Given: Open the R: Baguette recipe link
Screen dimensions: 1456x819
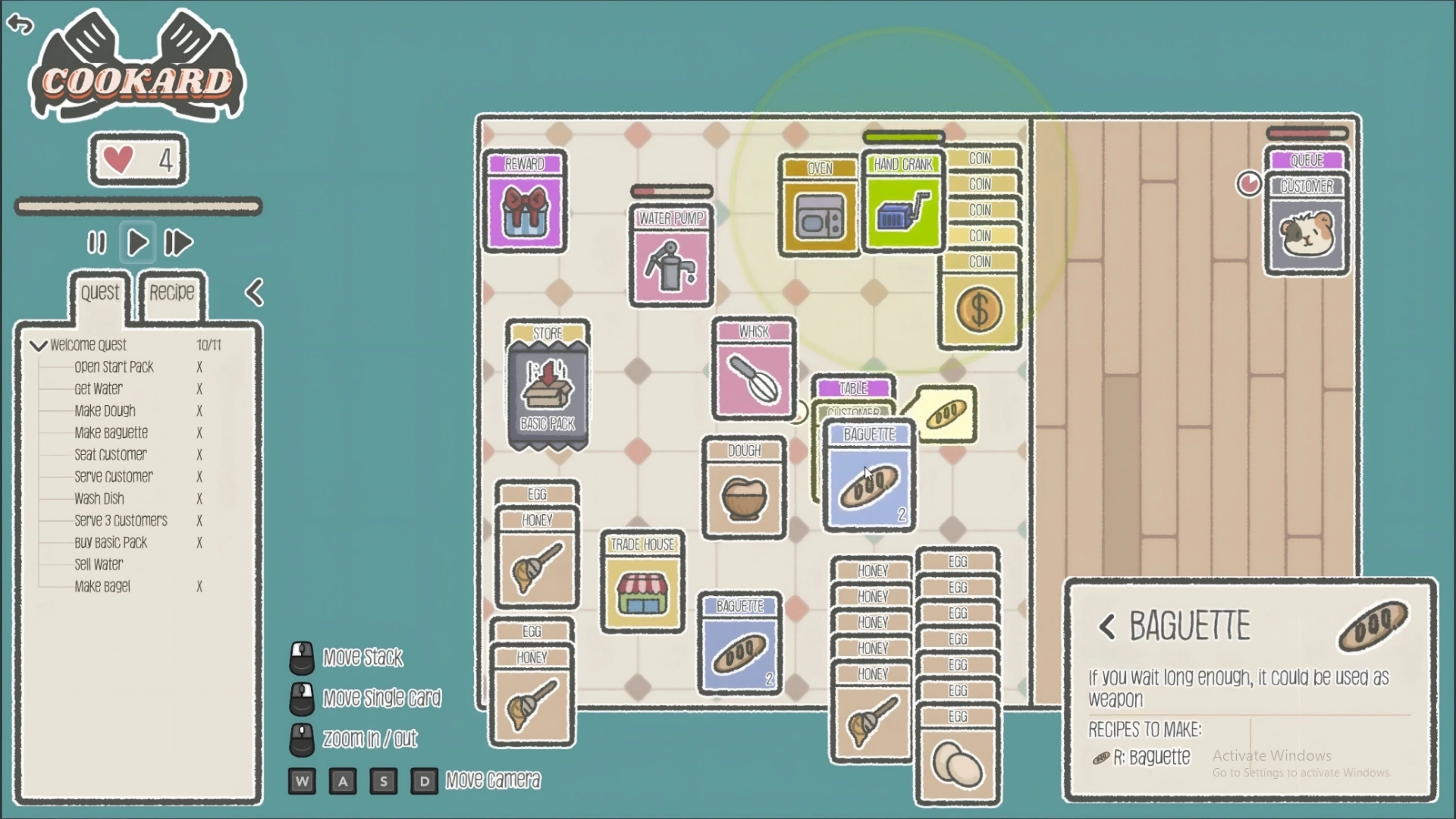Looking at the screenshot, I should [1150, 758].
